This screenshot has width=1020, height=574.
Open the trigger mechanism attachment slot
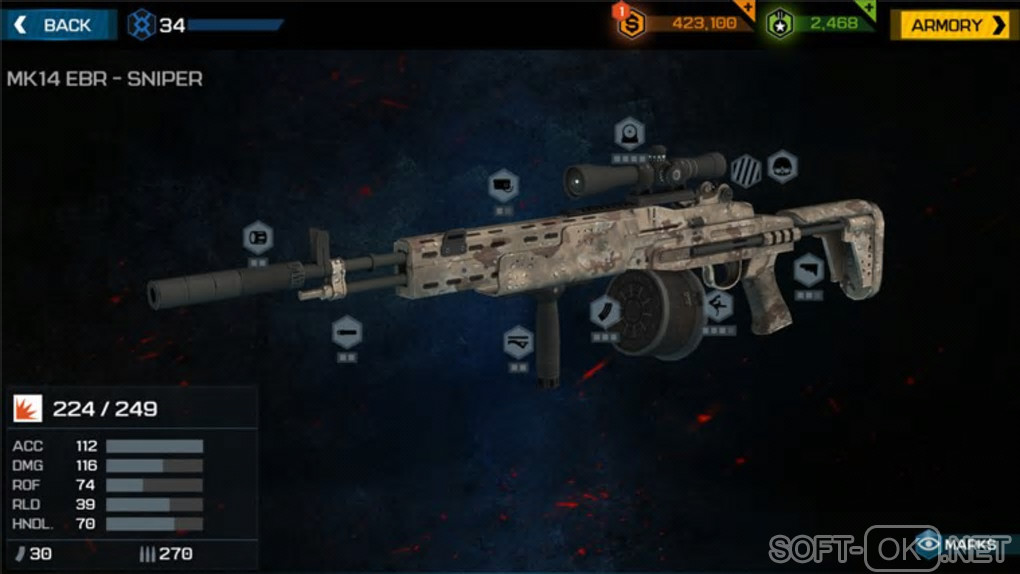point(717,305)
